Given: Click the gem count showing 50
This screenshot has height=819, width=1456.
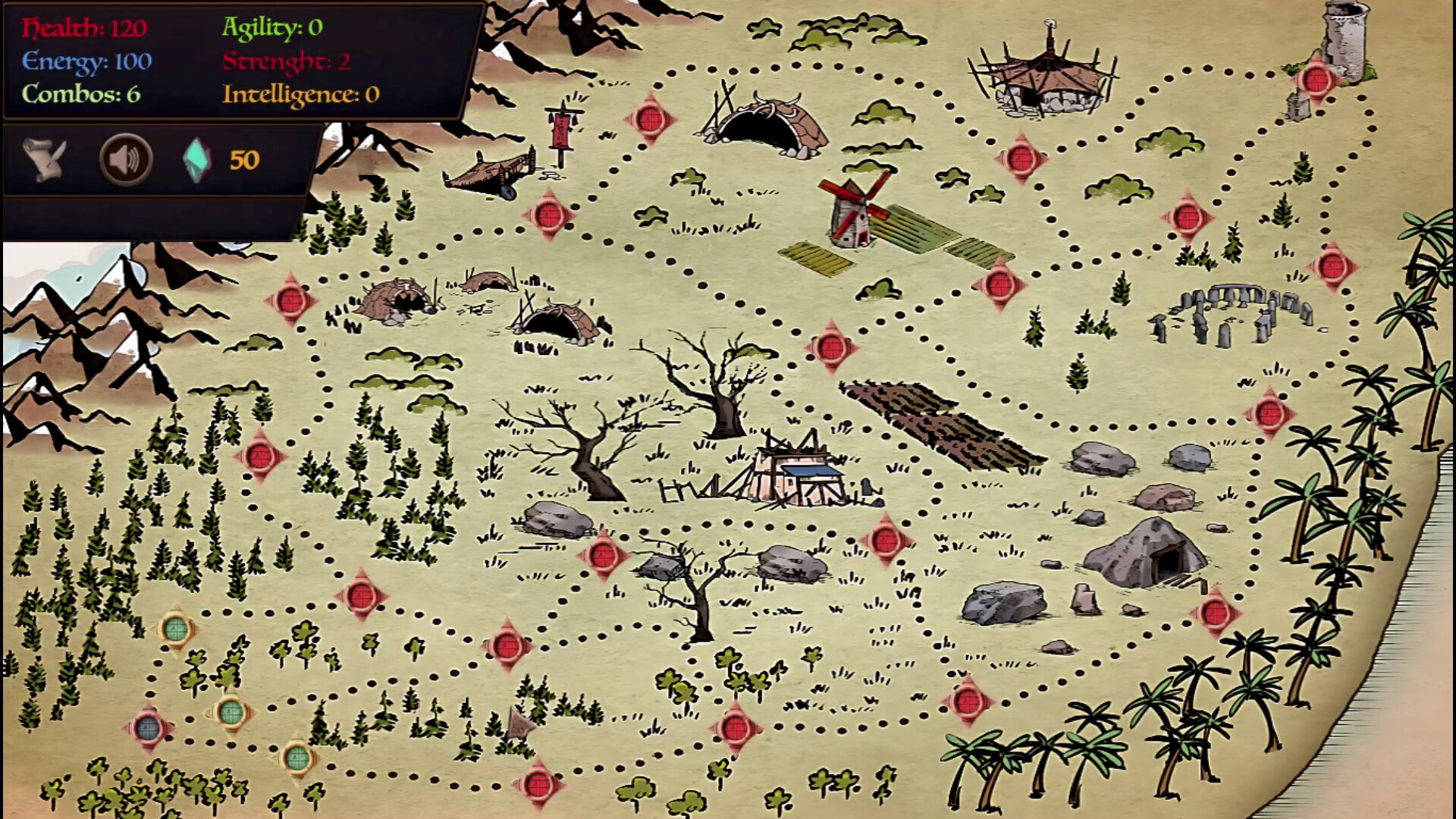Looking at the screenshot, I should (244, 161).
